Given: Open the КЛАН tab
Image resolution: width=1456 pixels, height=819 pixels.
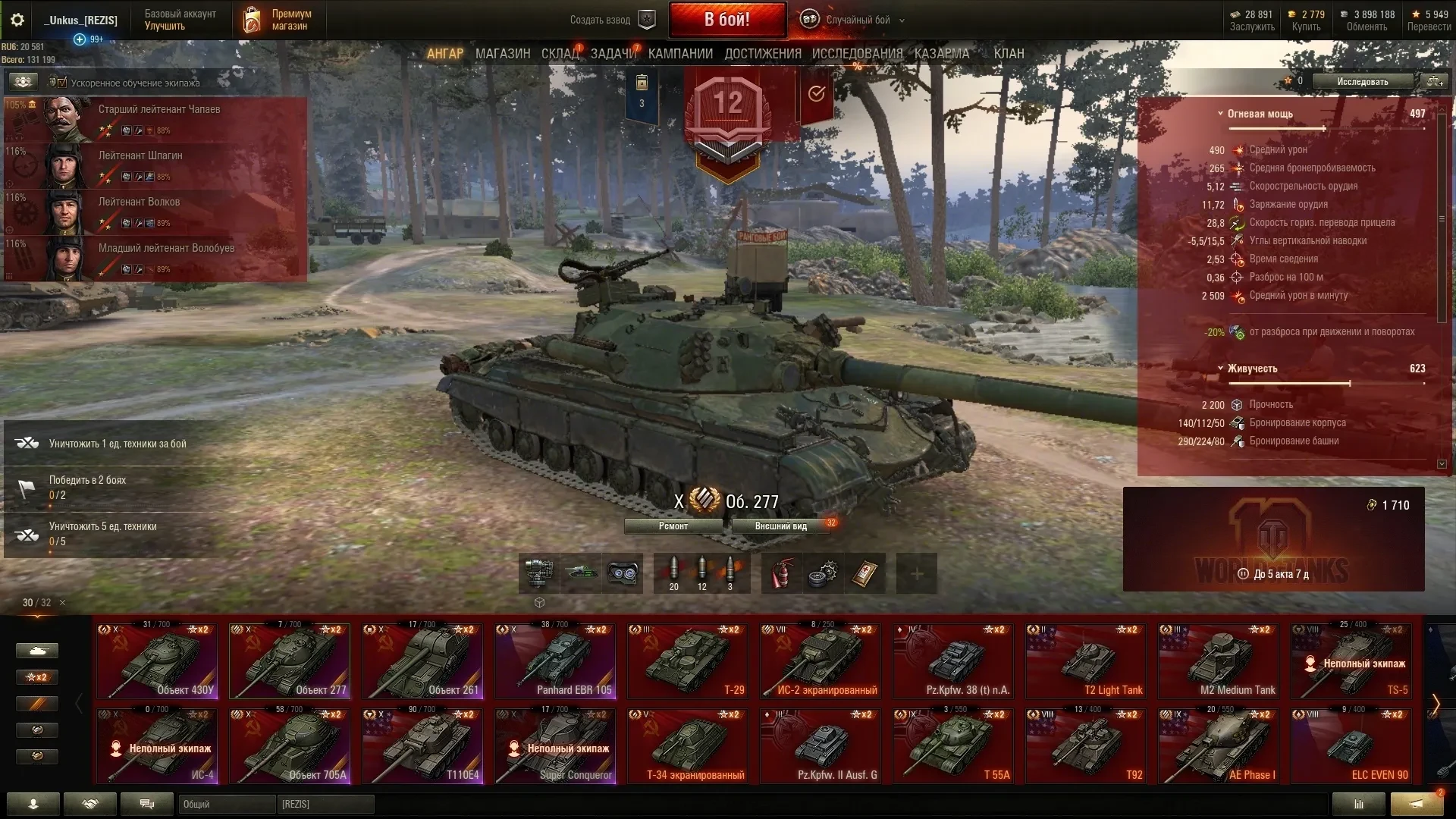Looking at the screenshot, I should pos(1009,54).
